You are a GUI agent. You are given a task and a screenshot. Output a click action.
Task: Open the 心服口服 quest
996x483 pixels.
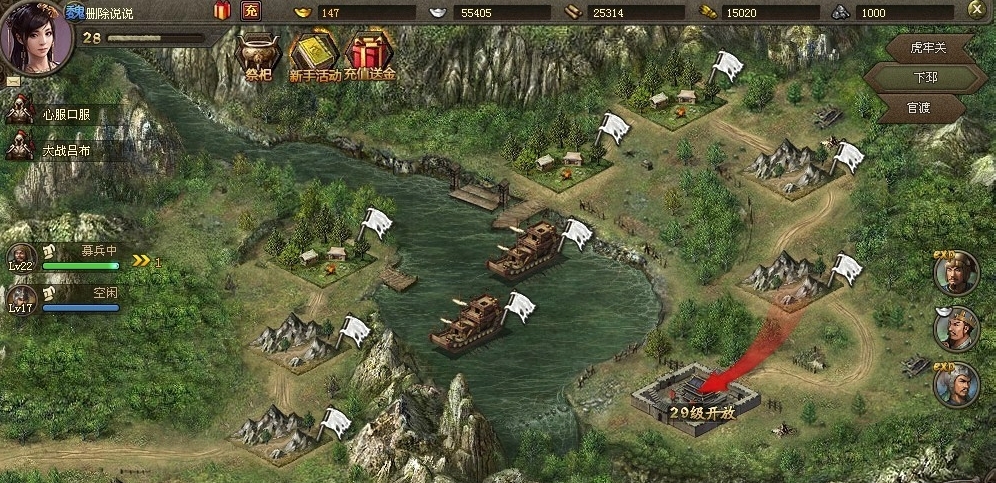point(65,114)
